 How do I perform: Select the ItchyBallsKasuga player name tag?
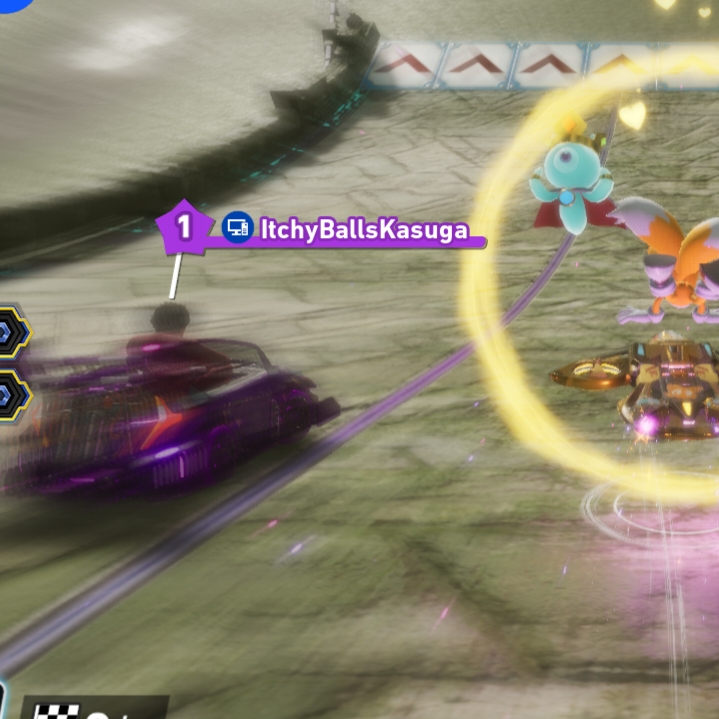[364, 230]
